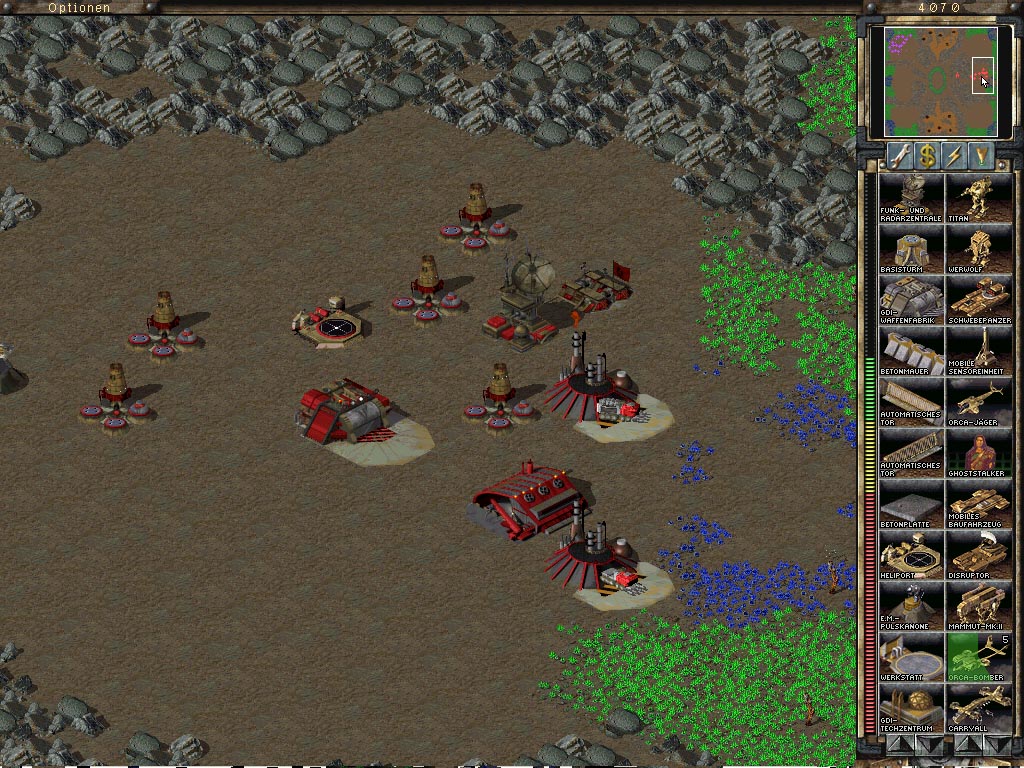Train the Ghoststalker commando

tap(977, 453)
